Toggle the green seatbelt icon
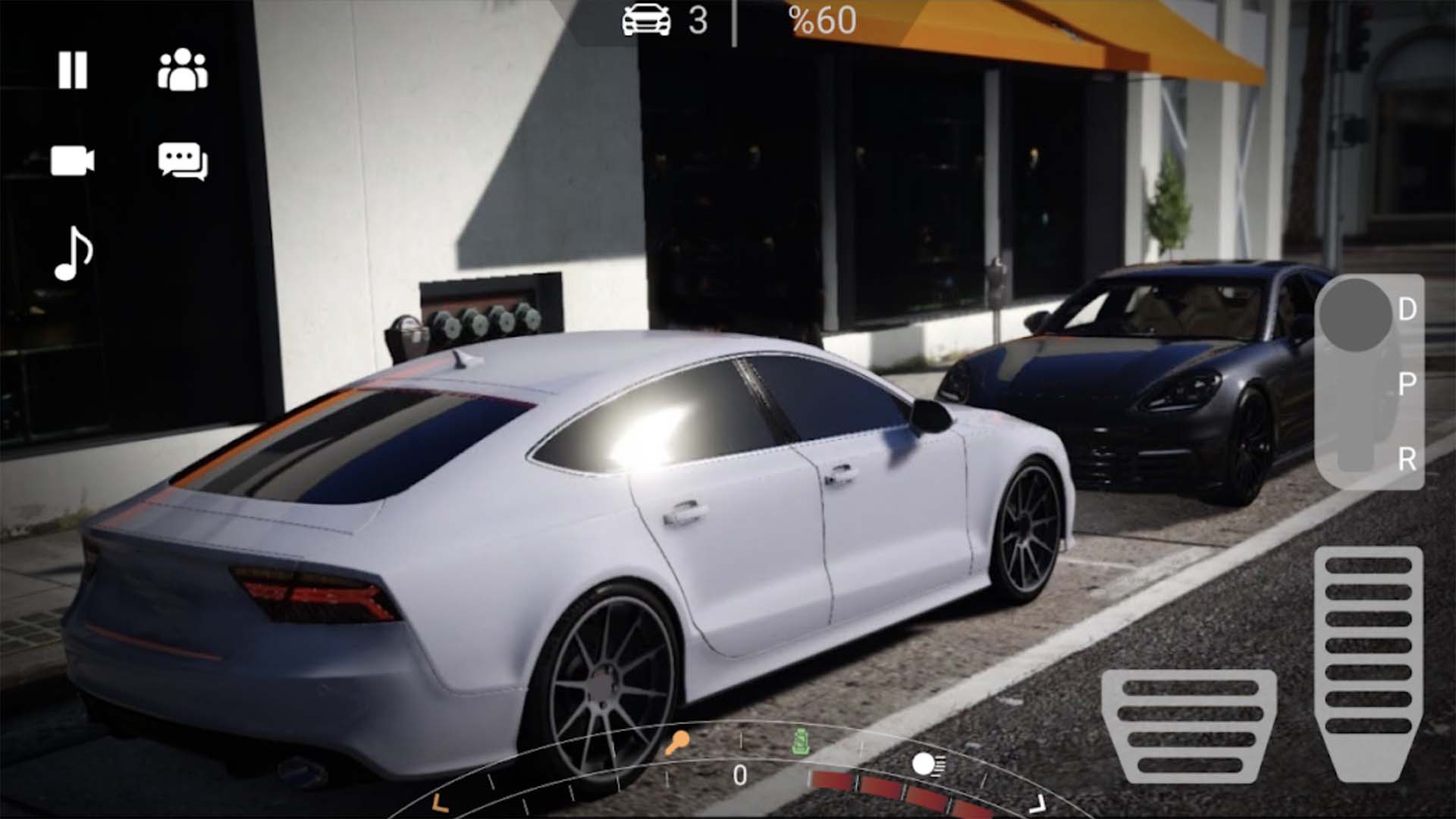The height and width of the screenshot is (819, 1456). [x=799, y=742]
